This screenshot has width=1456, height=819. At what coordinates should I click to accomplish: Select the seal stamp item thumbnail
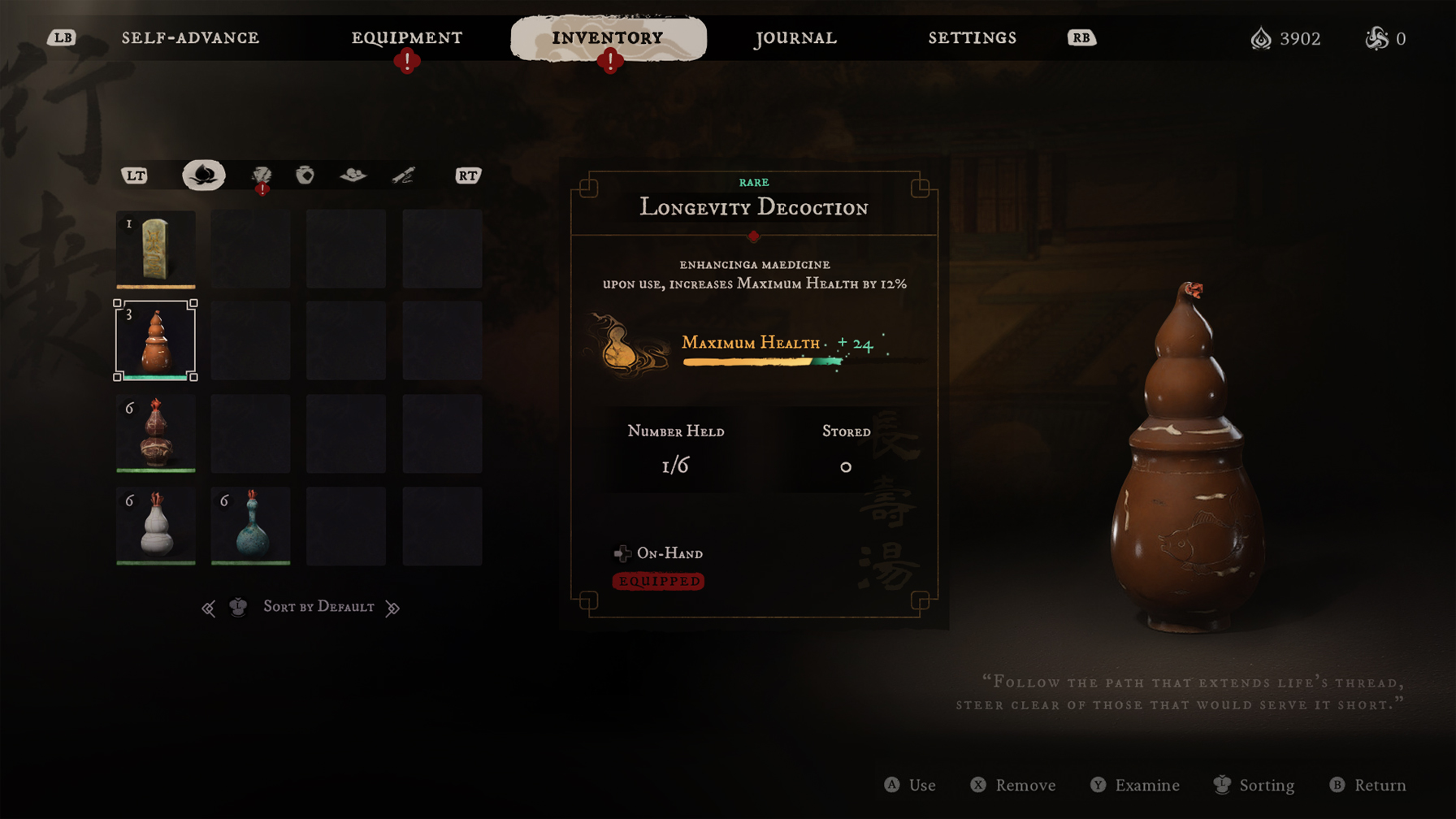pos(155,249)
